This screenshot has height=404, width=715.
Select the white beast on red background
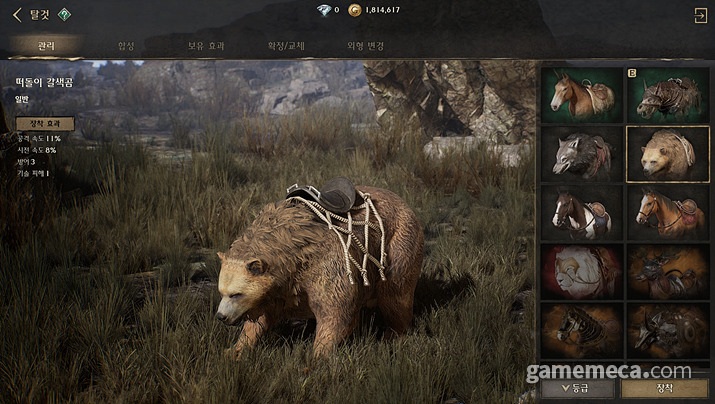pos(582,272)
